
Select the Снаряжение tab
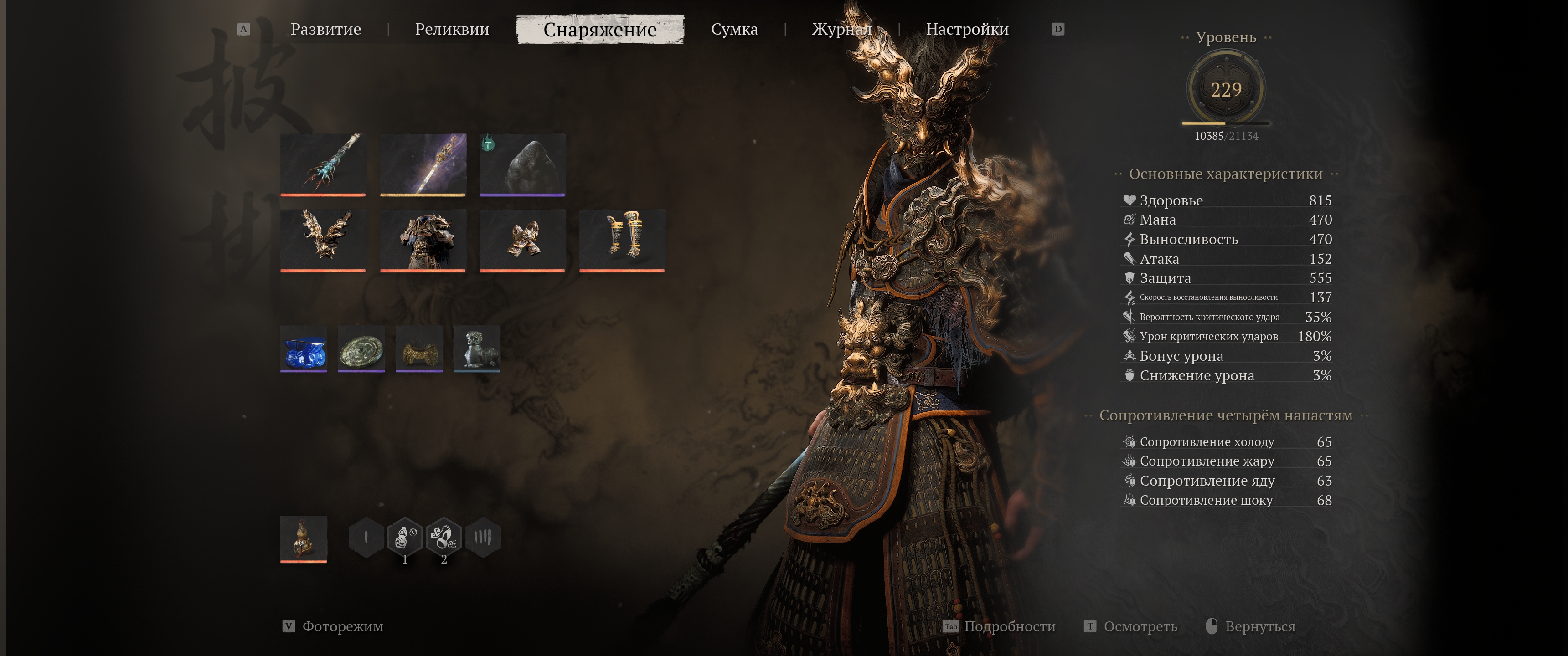point(599,29)
